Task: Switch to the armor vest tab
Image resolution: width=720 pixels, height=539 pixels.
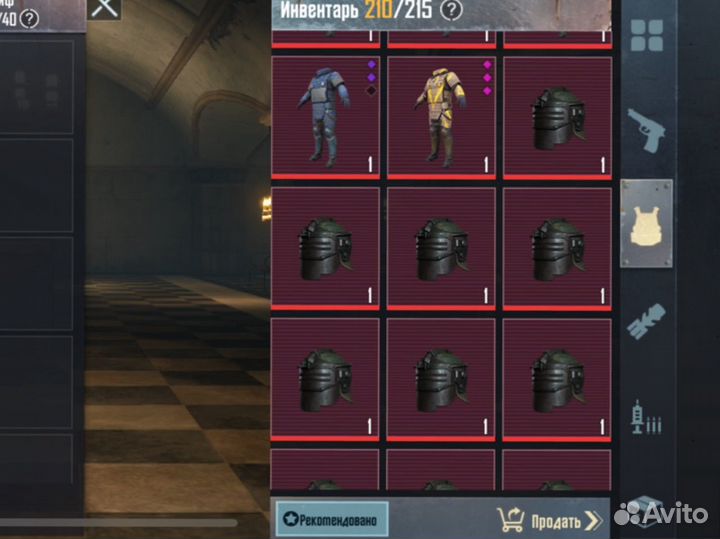Action: pyautogui.click(x=646, y=224)
